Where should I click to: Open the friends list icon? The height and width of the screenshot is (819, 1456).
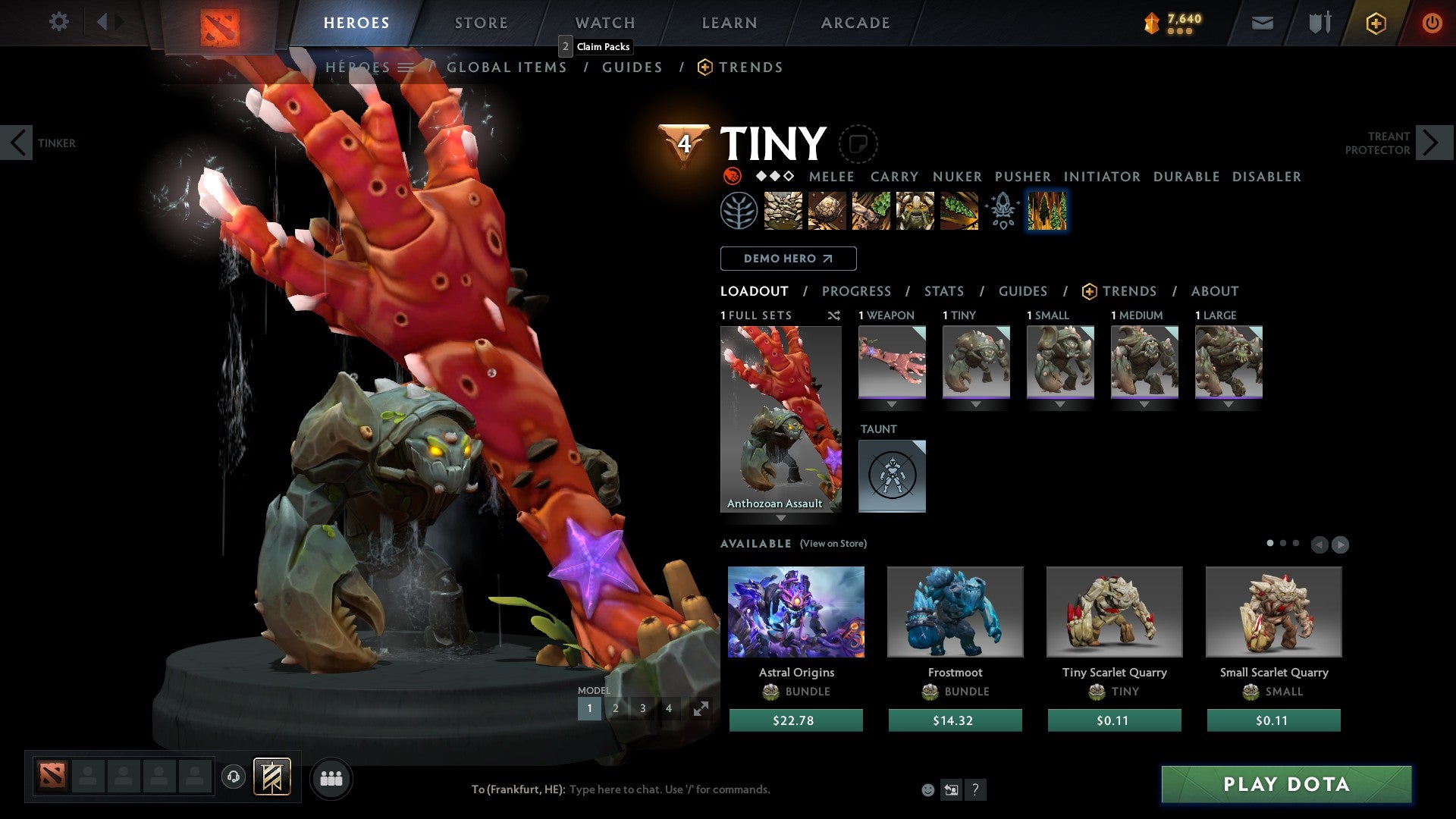coord(331,778)
